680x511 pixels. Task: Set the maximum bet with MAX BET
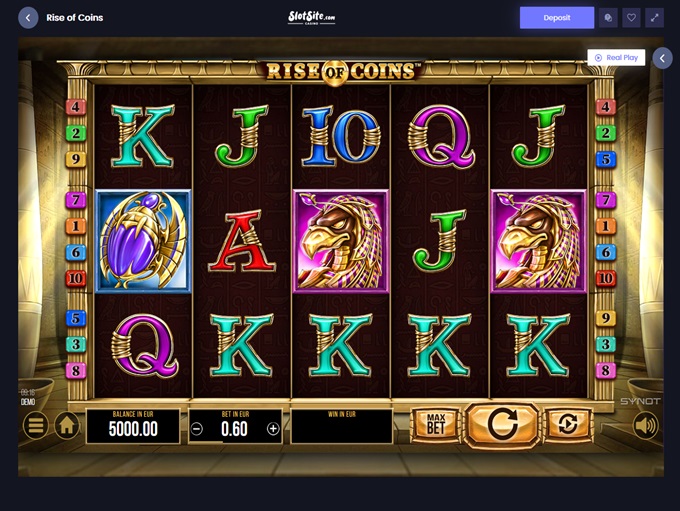point(435,425)
